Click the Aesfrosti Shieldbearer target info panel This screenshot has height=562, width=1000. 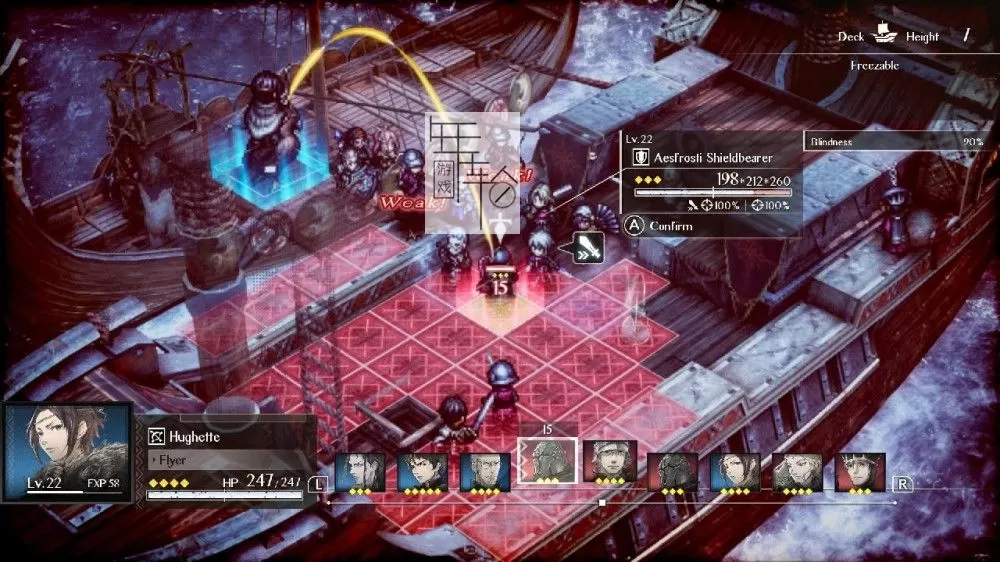(710, 182)
